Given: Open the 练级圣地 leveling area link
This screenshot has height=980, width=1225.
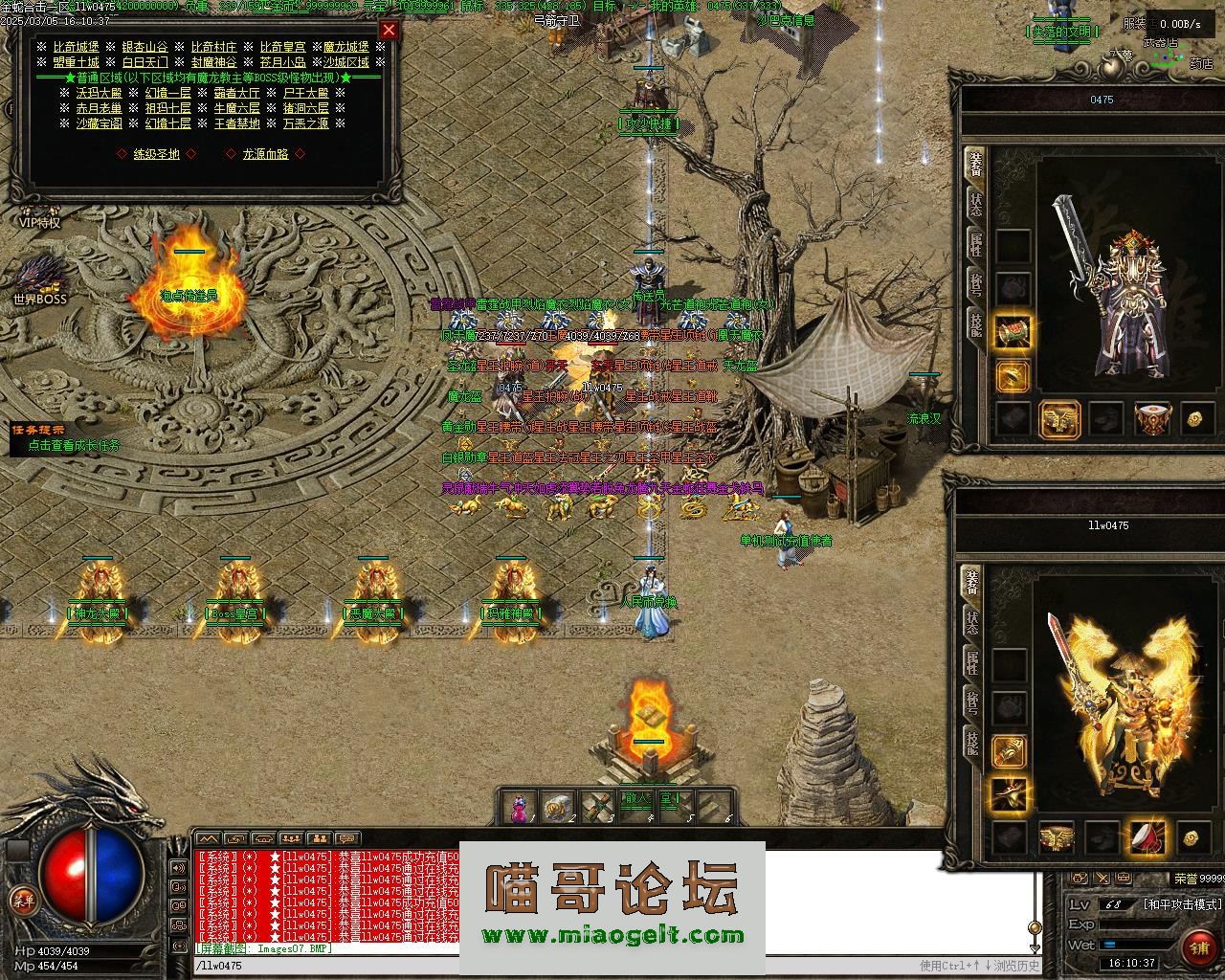Looking at the screenshot, I should pyautogui.click(x=156, y=153).
